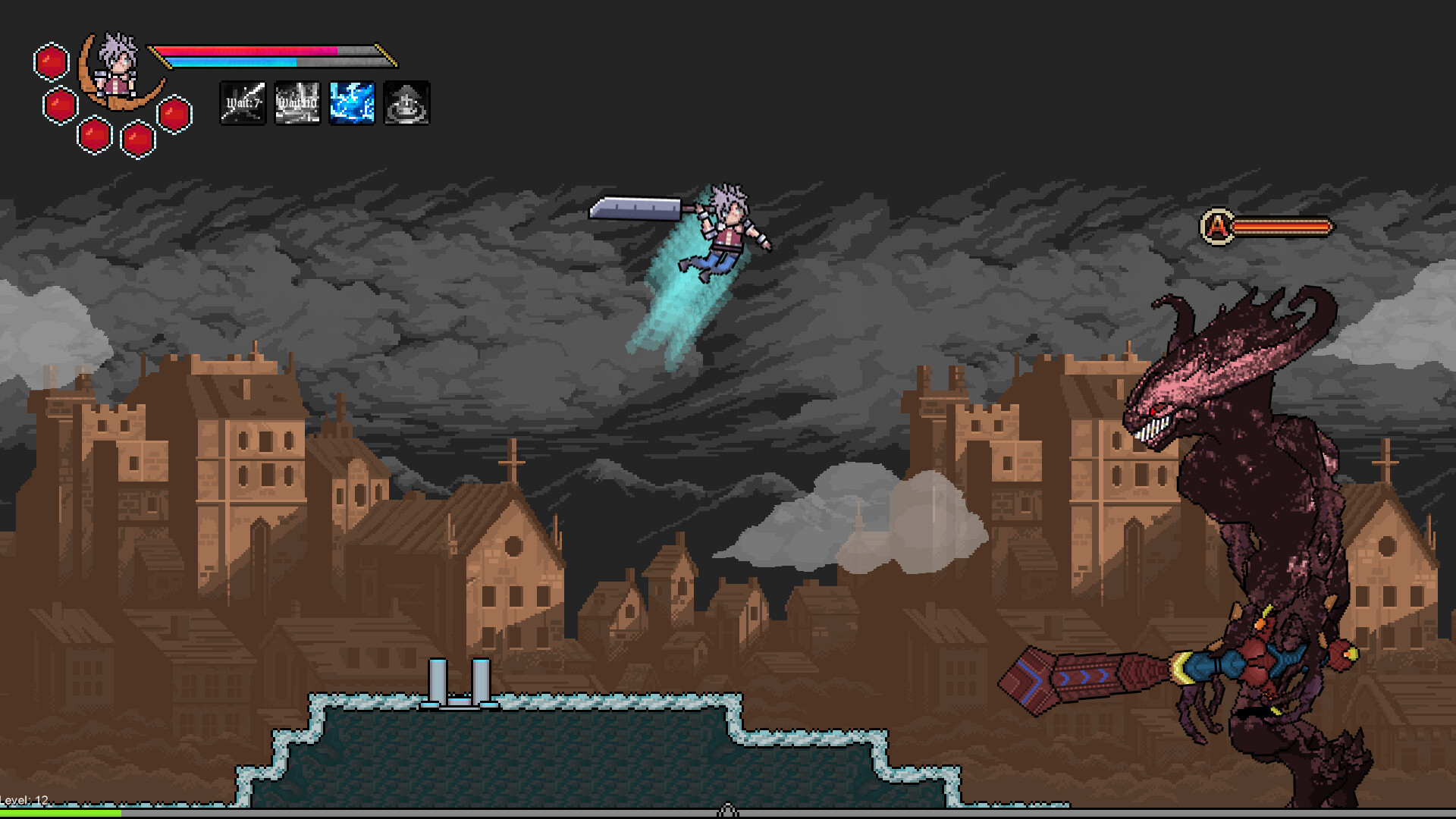Activate the grey smoke skill icon
This screenshot has width=1456, height=819.
[x=406, y=104]
